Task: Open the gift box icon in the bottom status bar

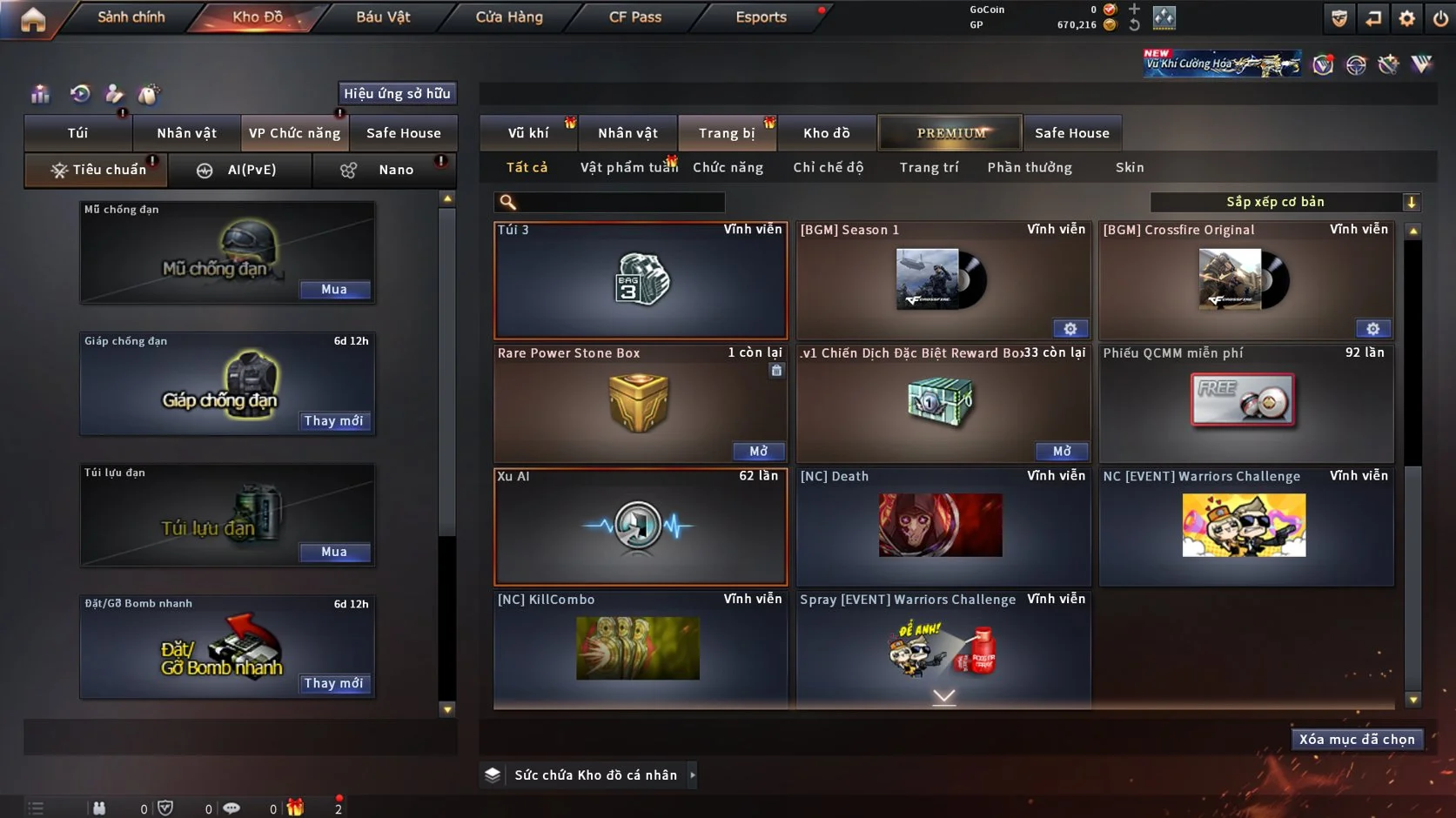Action: 294,808
